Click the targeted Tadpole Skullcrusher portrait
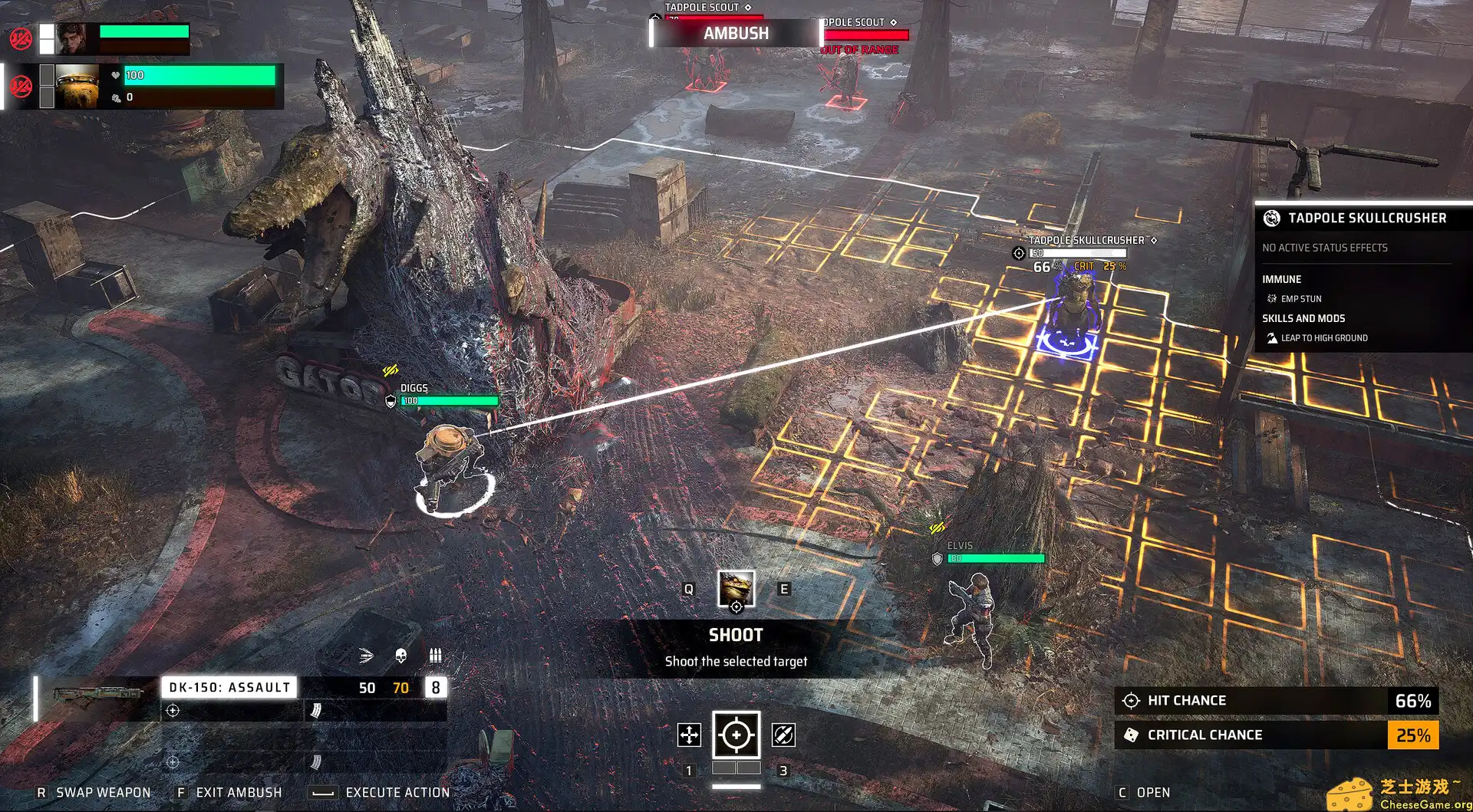Screen dimensions: 1473x812 click(x=736, y=589)
